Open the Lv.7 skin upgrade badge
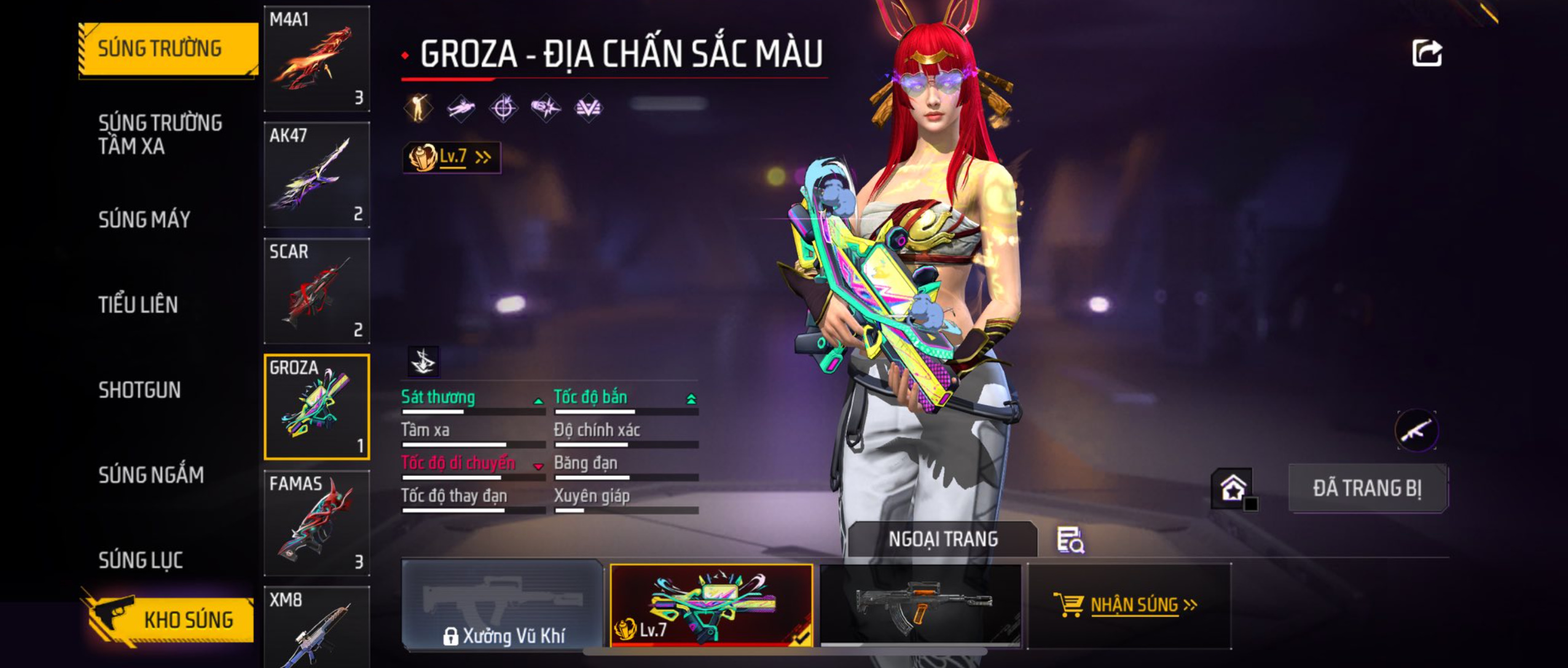Viewport: 1568px width, 668px height. (451, 157)
